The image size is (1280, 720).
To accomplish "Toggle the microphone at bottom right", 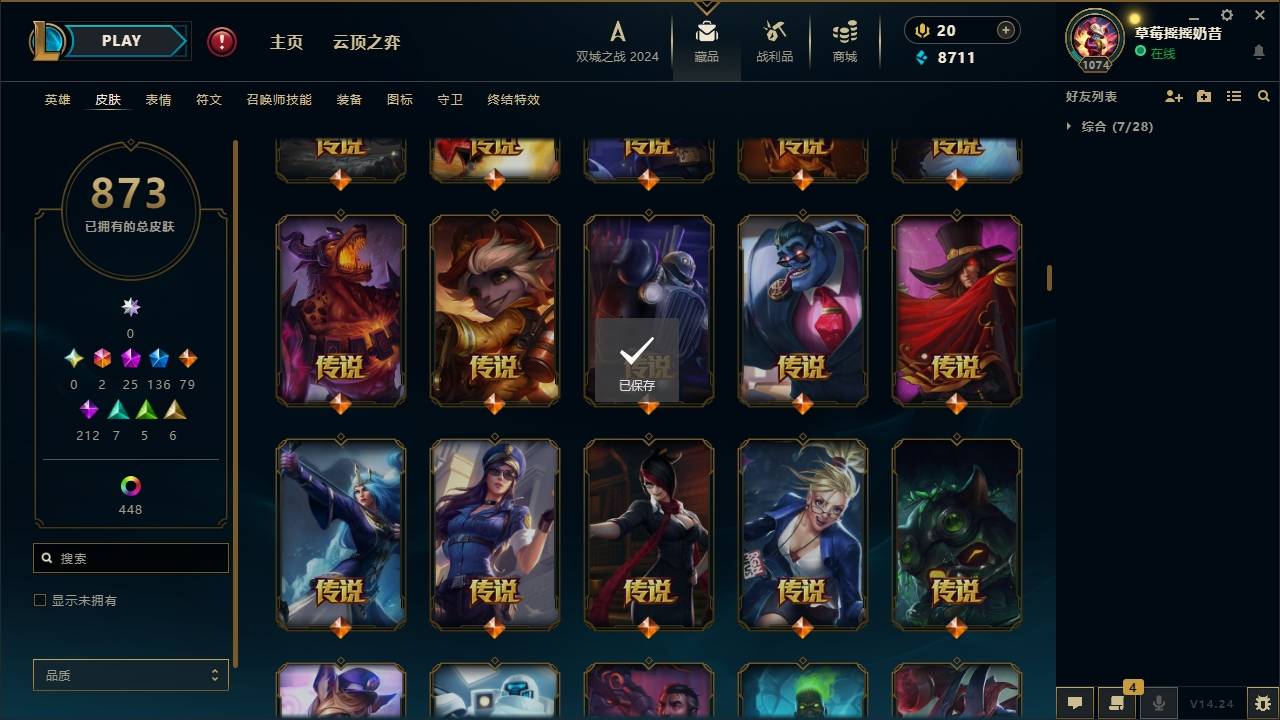I will [1159, 704].
